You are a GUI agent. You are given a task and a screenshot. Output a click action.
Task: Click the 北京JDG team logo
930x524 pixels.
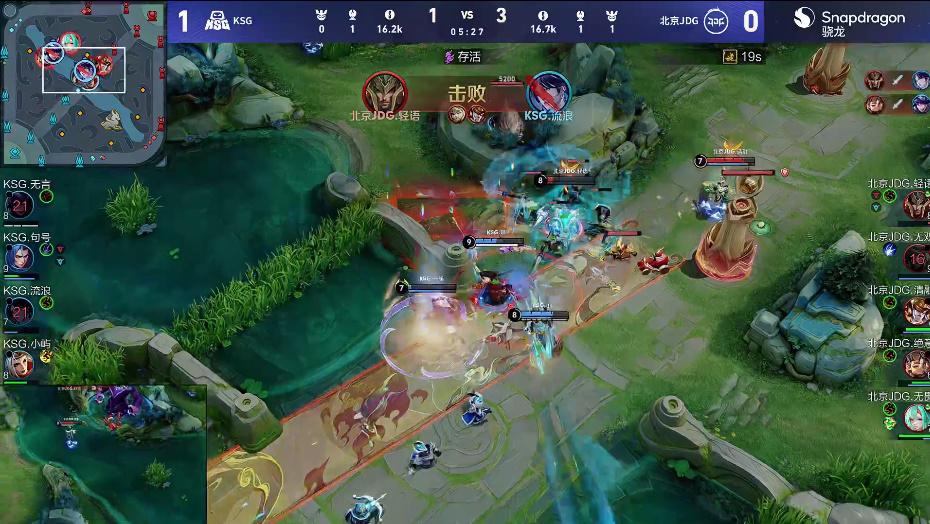[x=714, y=21]
